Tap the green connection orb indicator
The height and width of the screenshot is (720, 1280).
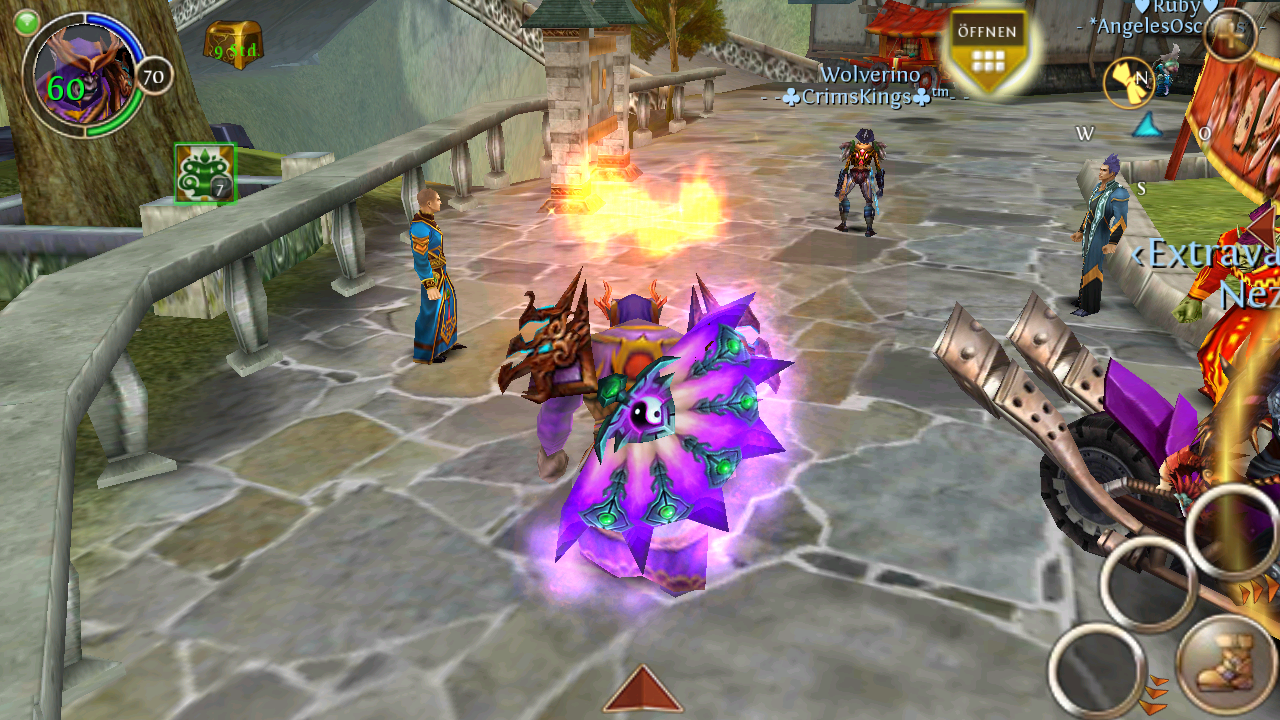pos(27,21)
